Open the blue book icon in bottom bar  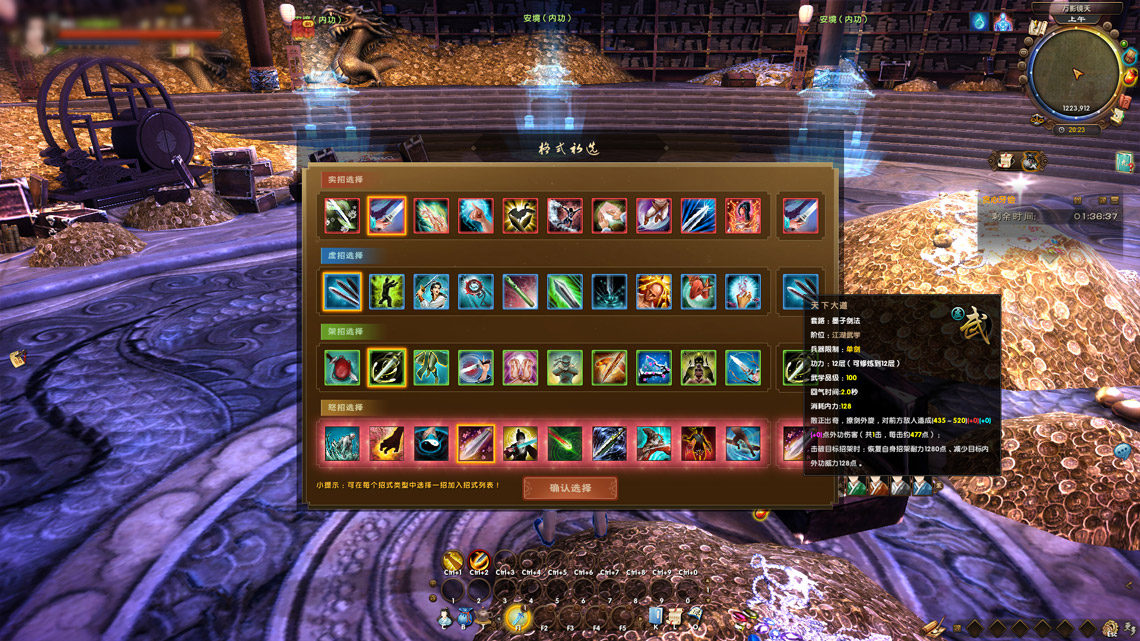click(656, 616)
